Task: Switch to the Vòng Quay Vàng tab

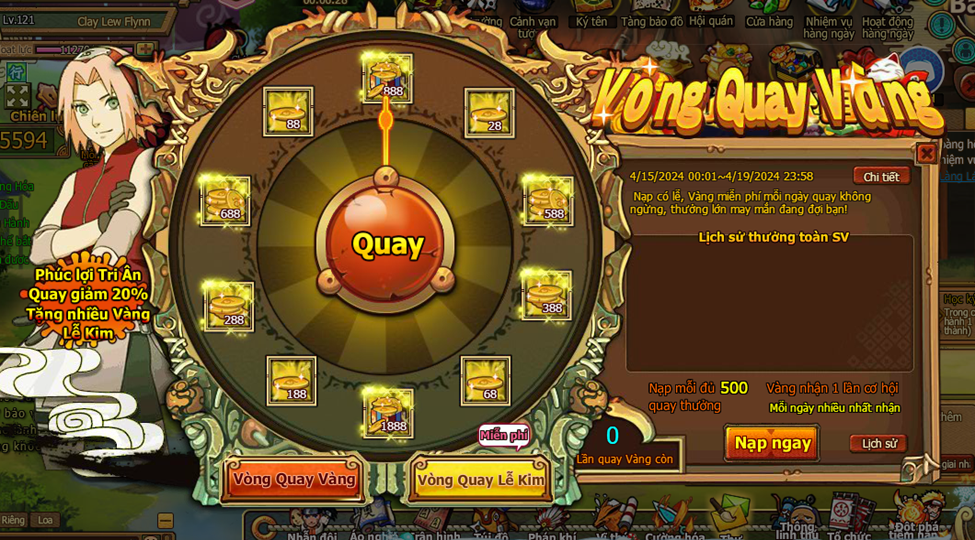Action: [294, 479]
